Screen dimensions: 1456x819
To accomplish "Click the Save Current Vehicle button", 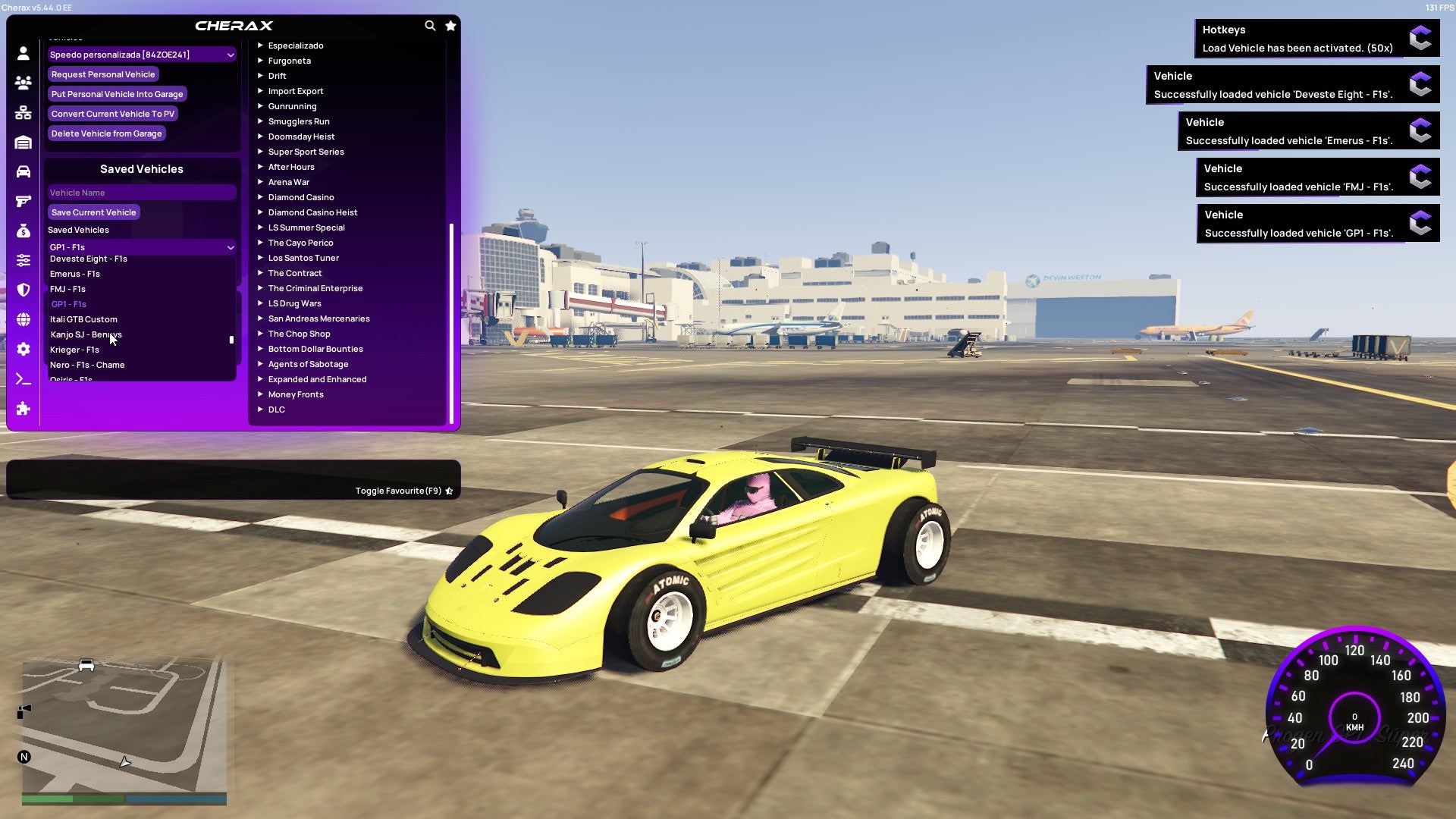I will [x=93, y=212].
